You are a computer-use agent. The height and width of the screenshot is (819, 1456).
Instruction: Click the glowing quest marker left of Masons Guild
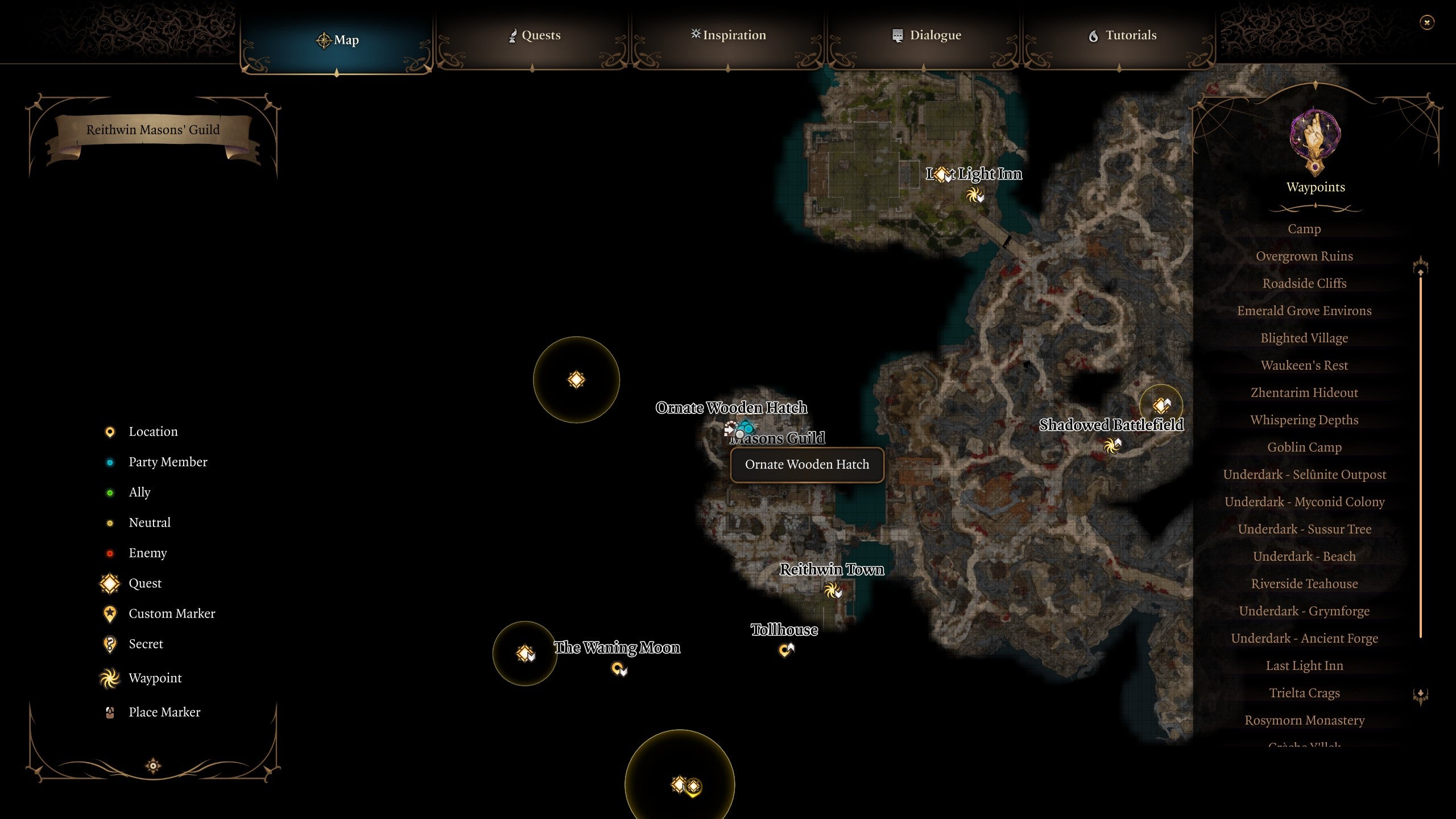click(576, 380)
